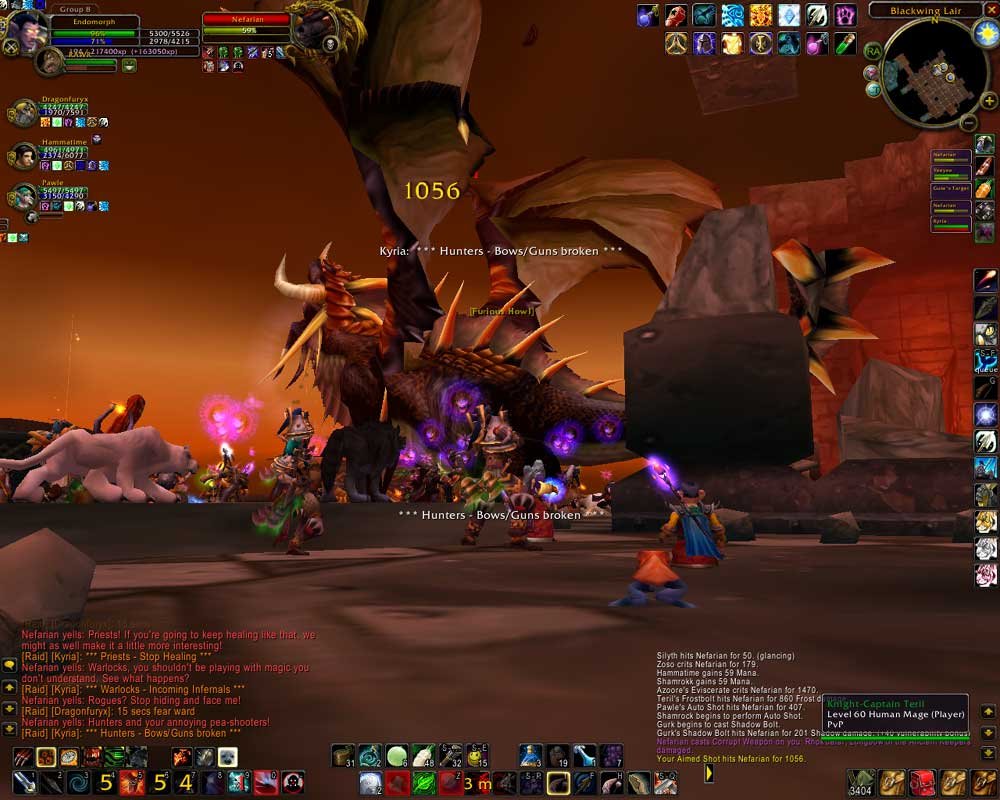Use the red rose item slot

point(986,575)
